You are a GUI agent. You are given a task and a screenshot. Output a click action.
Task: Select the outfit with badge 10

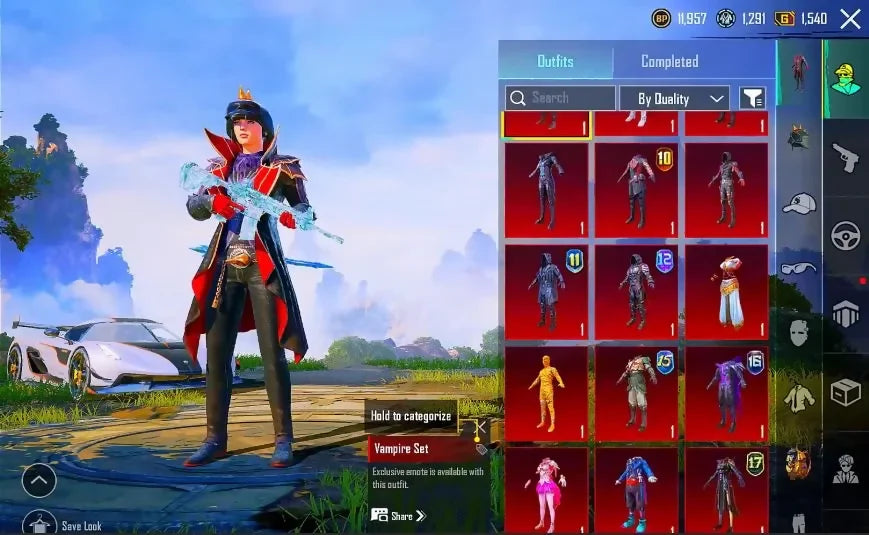636,190
